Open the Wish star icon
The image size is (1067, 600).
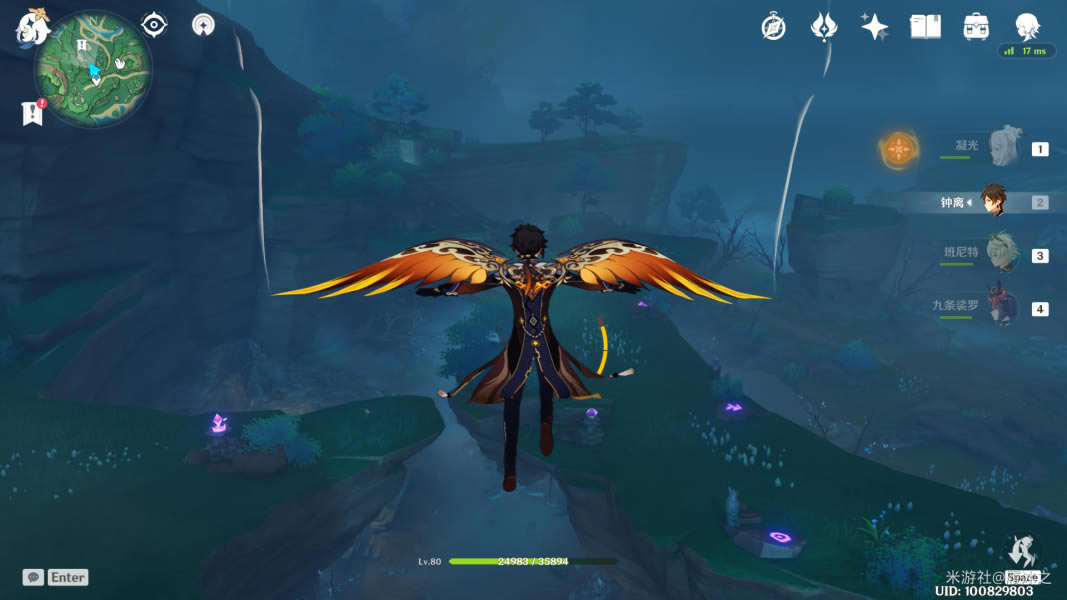coord(874,27)
